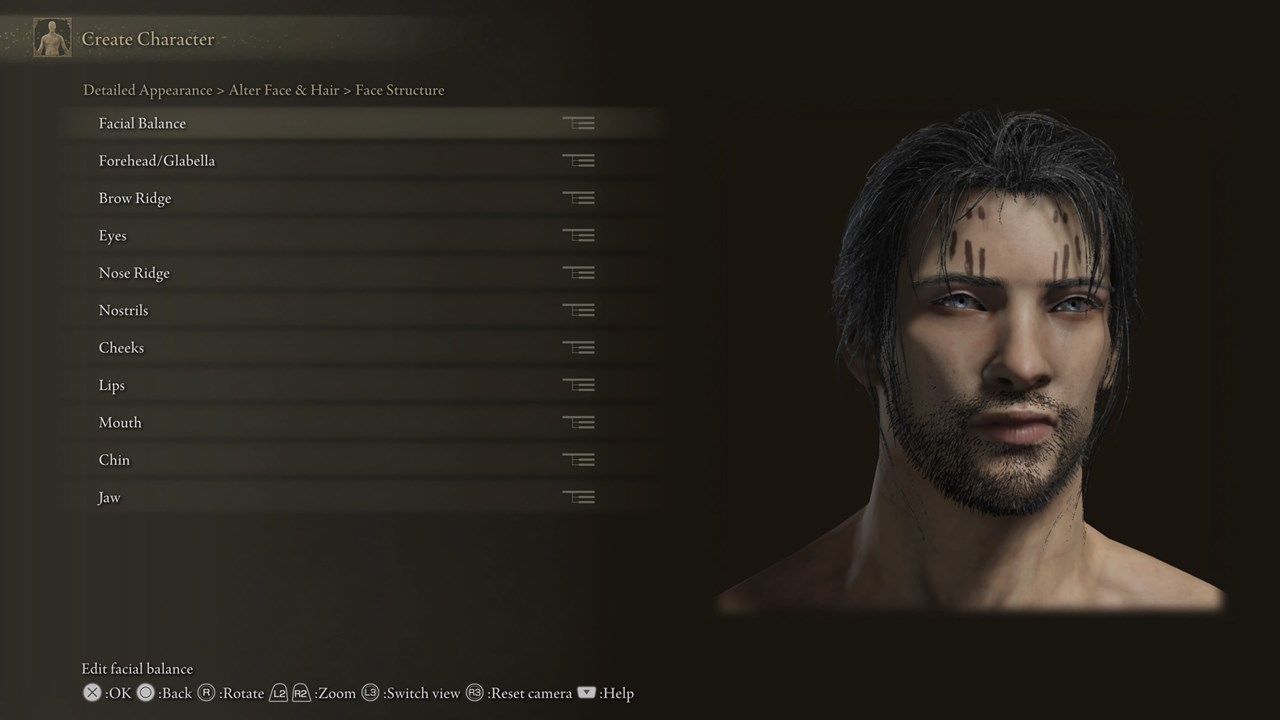Open the Facial Balance submenu
1280x720 pixels.
(x=142, y=123)
